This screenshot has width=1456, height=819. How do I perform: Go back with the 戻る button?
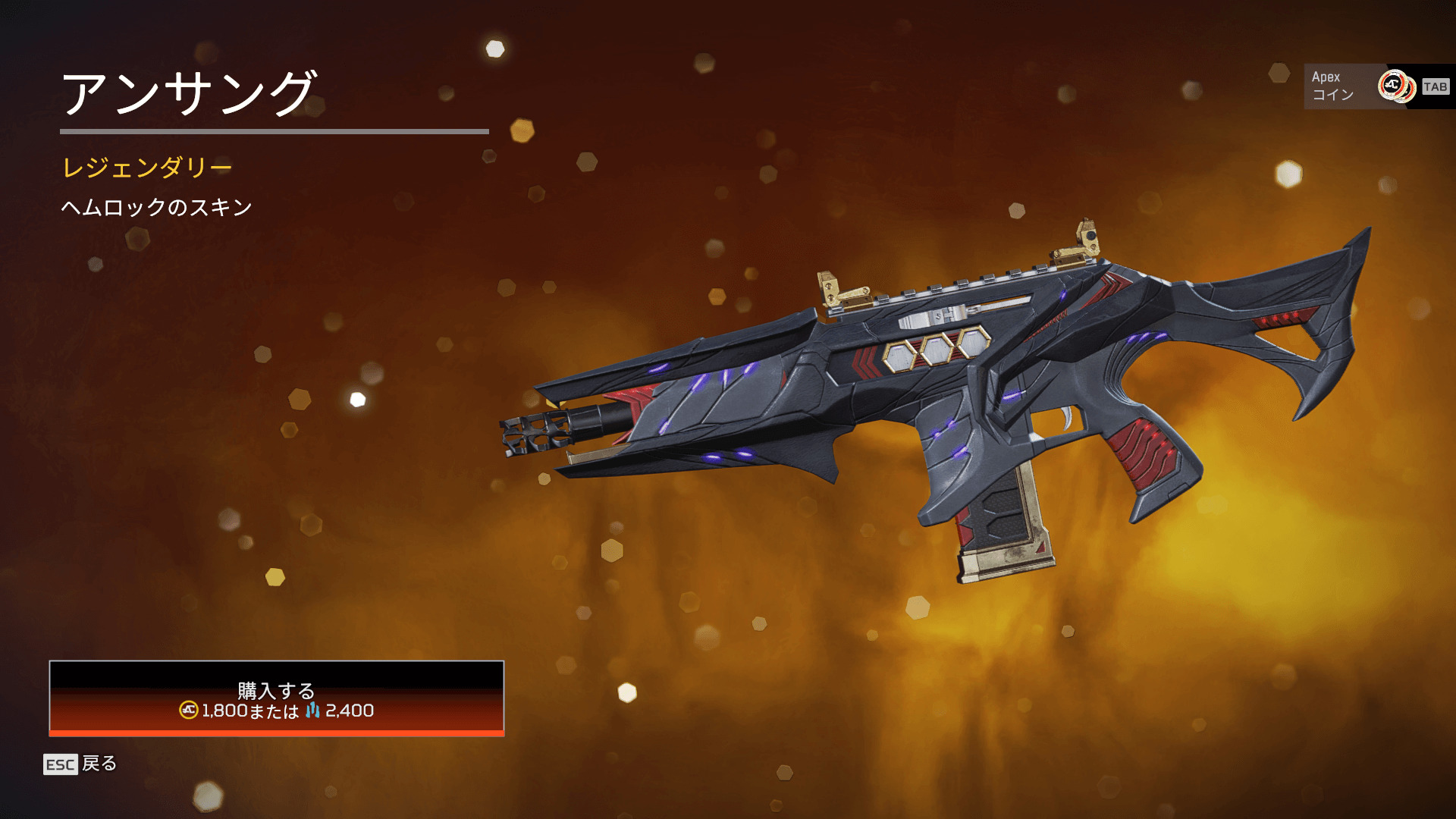(x=81, y=764)
